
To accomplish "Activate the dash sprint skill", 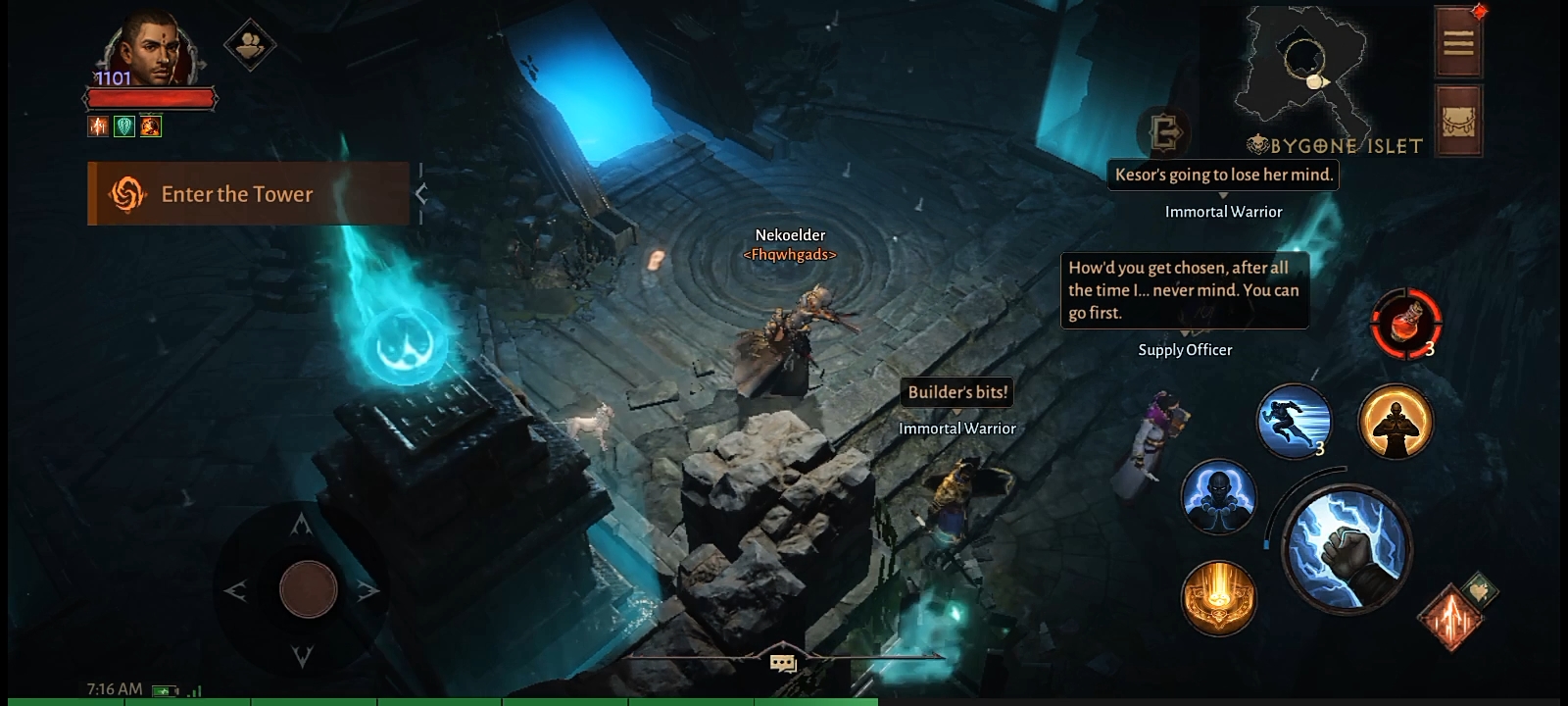I will (x=1294, y=422).
